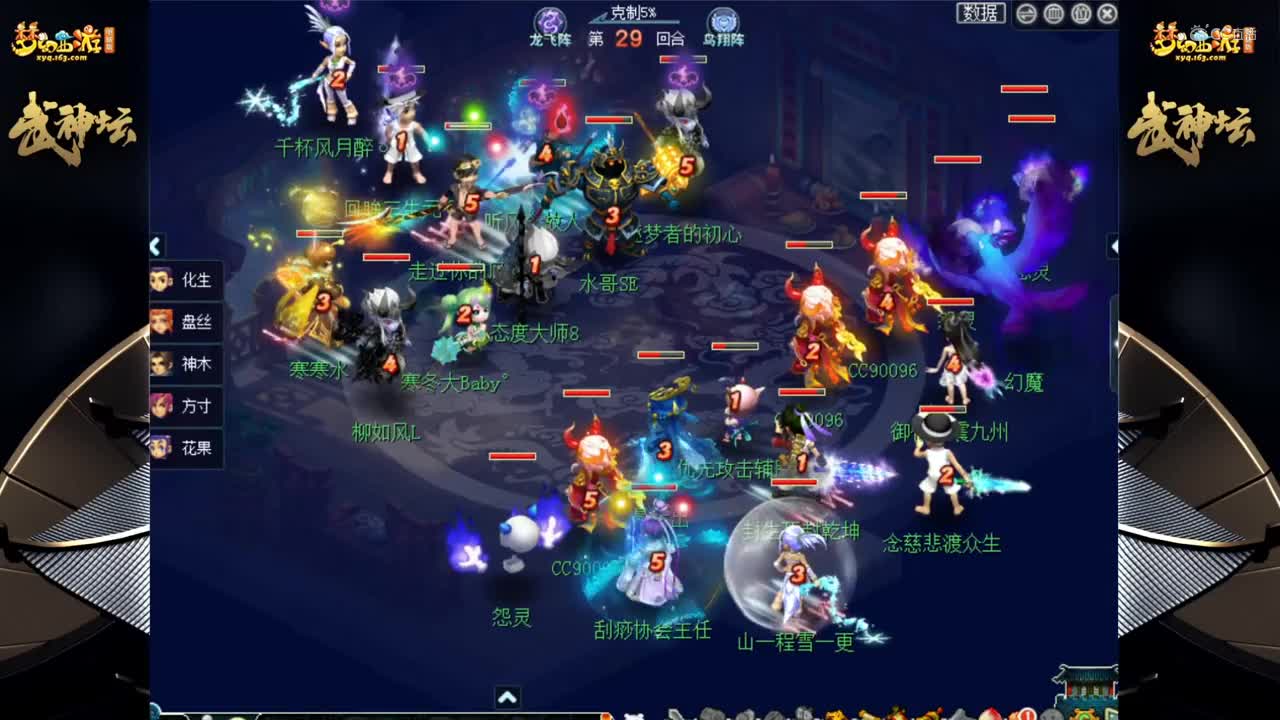Open the bag icon in the top-right toolbar
The image size is (1280, 720).
click(1081, 13)
